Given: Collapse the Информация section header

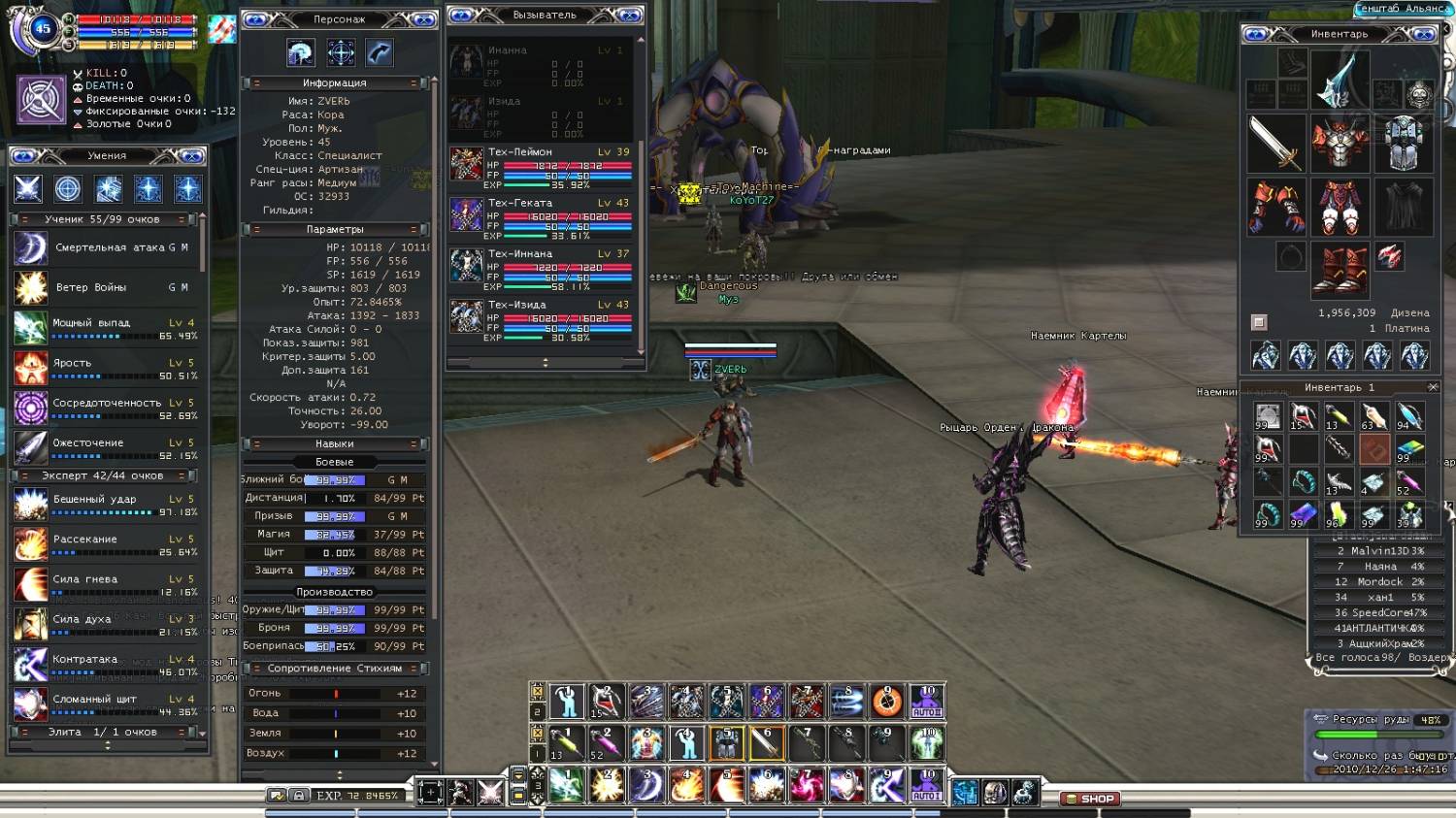Looking at the screenshot, I should pos(334,83).
